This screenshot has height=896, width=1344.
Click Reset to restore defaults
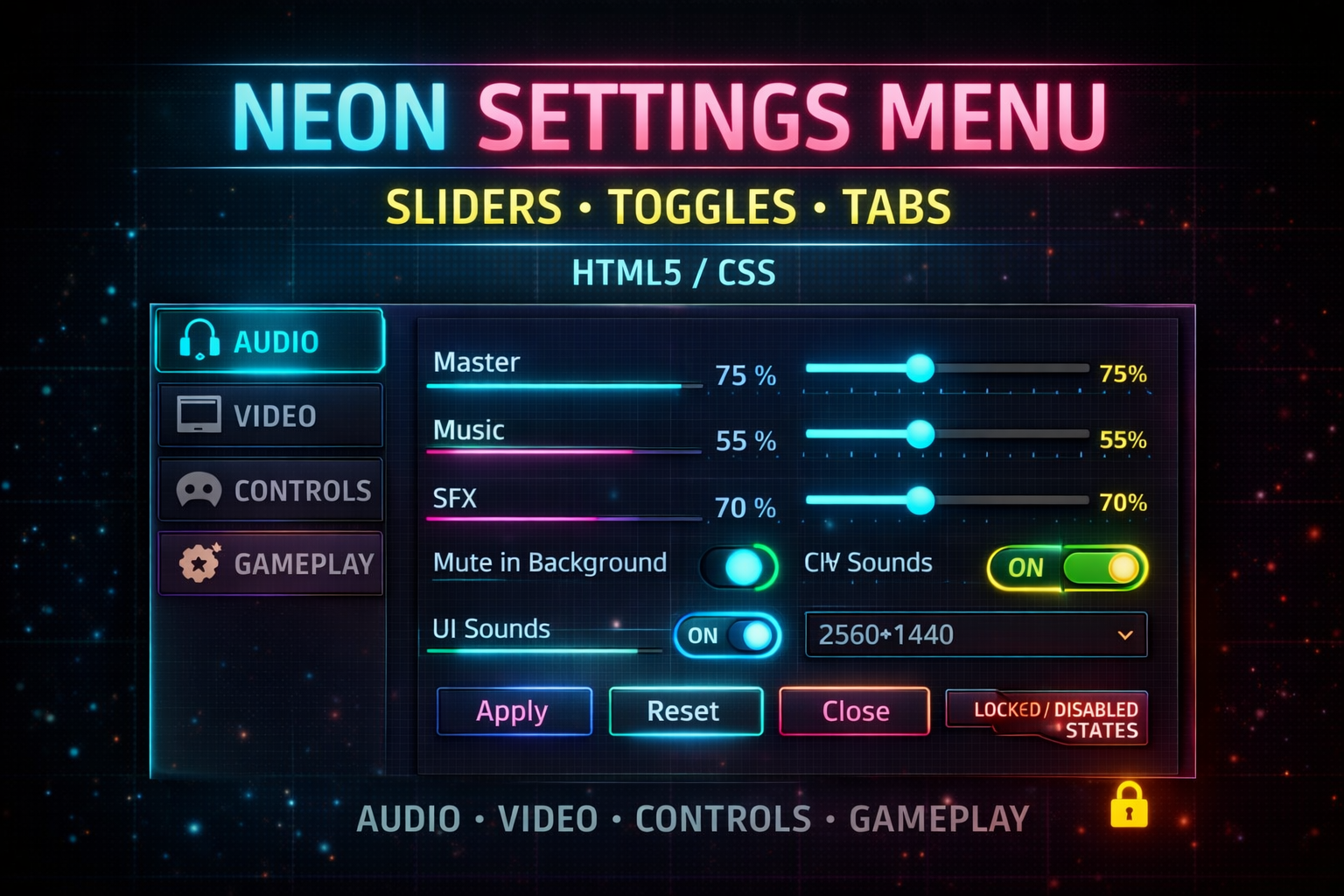click(x=685, y=710)
